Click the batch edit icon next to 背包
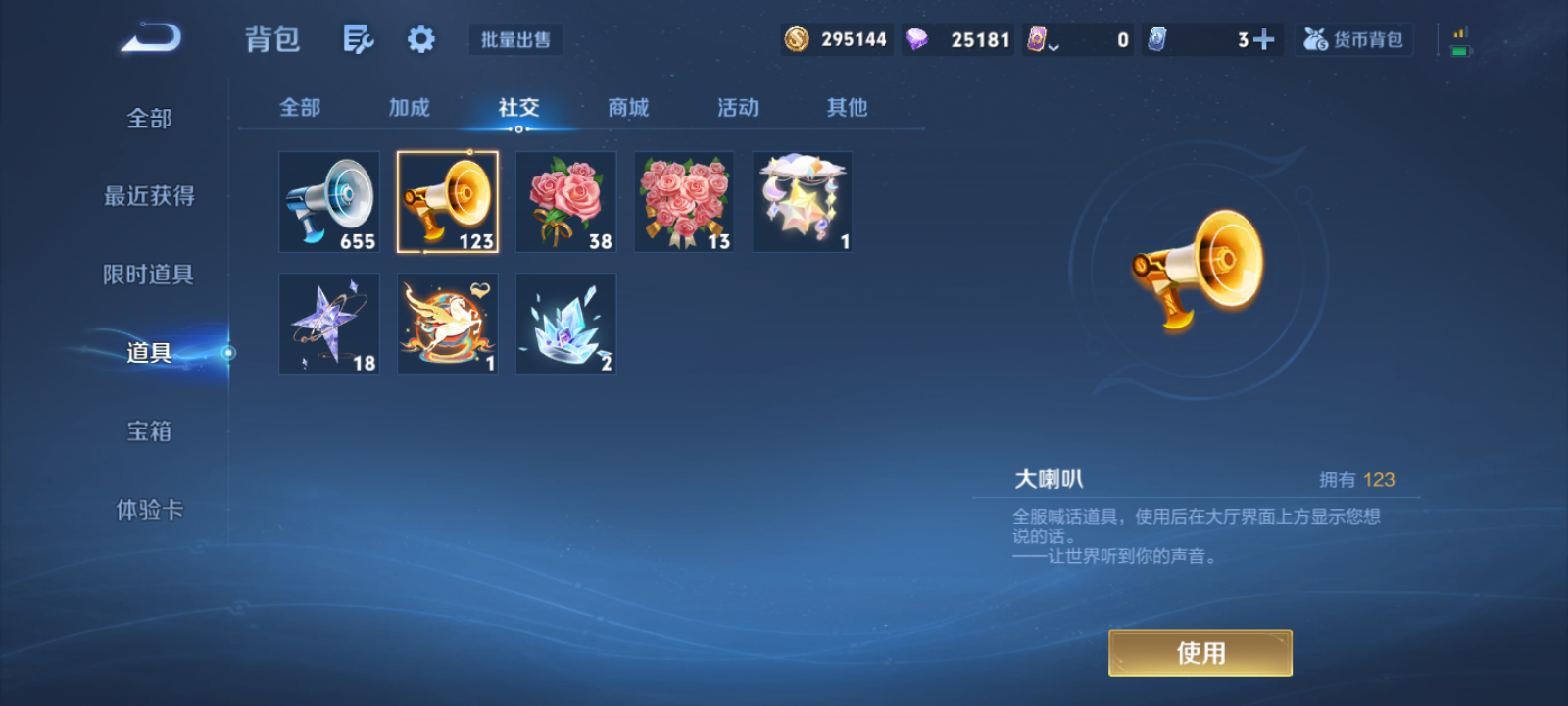This screenshot has height=706, width=1568. pyautogui.click(x=359, y=37)
